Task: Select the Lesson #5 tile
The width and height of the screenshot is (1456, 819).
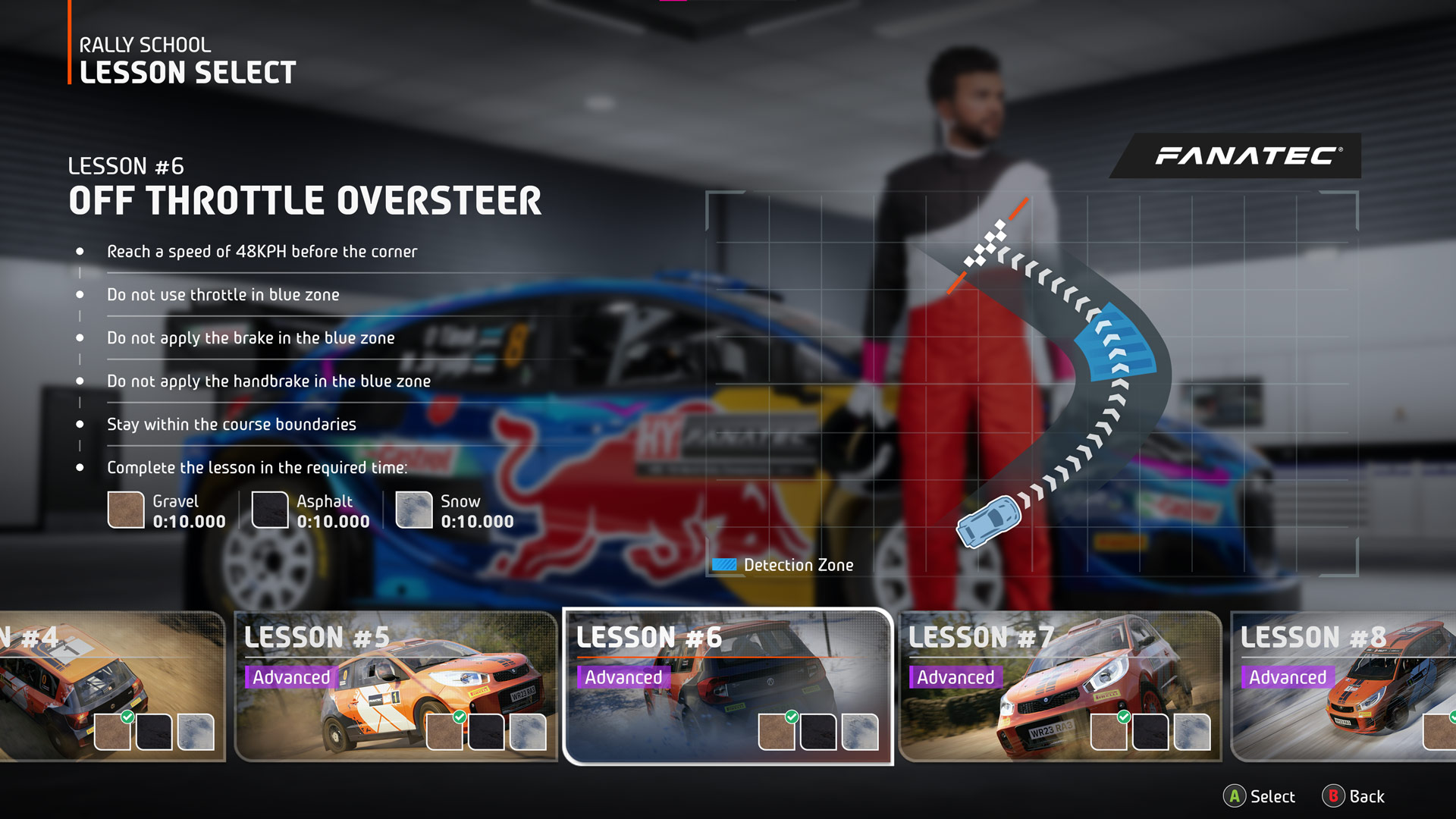Action: click(x=396, y=686)
